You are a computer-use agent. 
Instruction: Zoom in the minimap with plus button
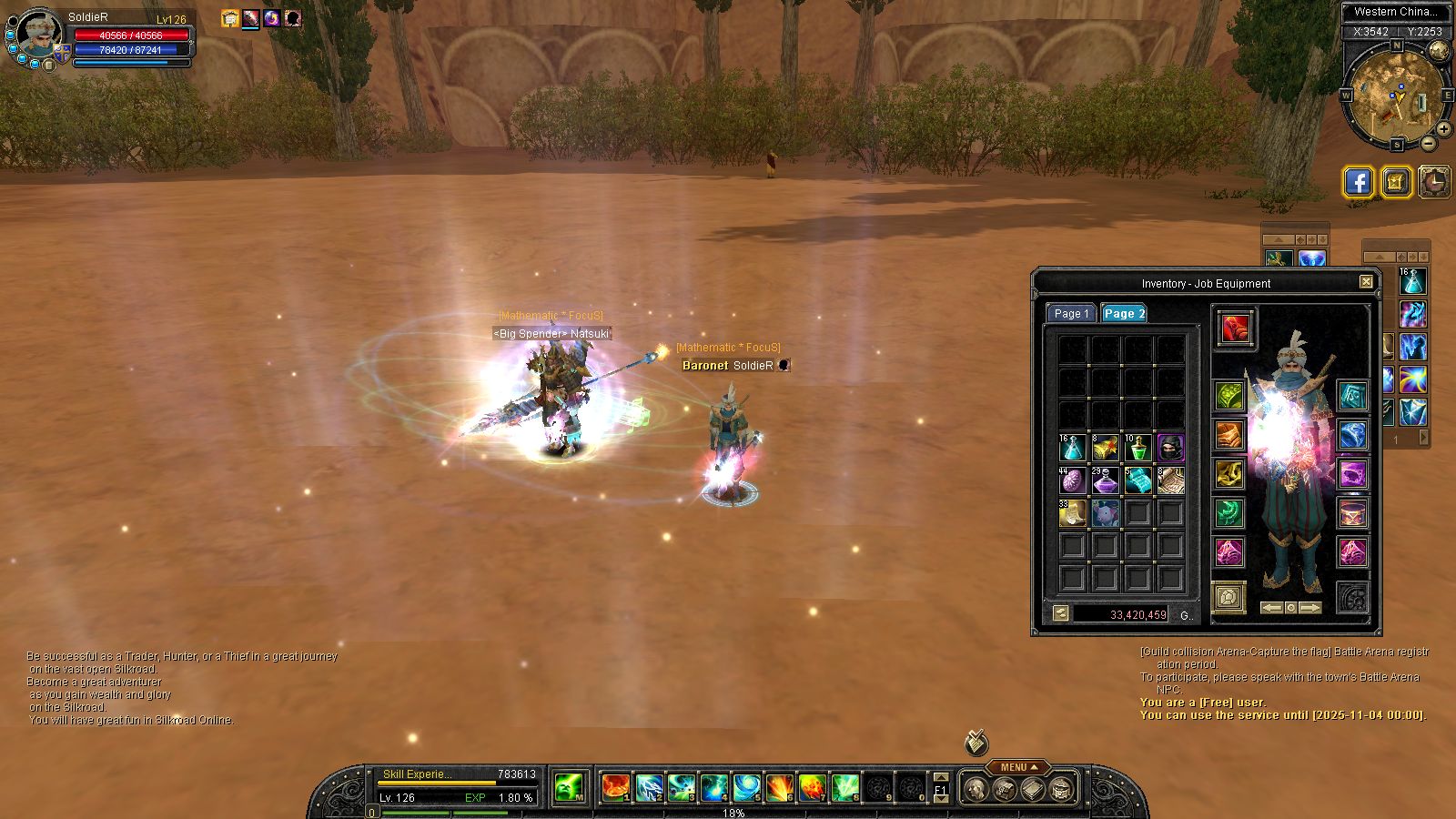coord(1444,128)
